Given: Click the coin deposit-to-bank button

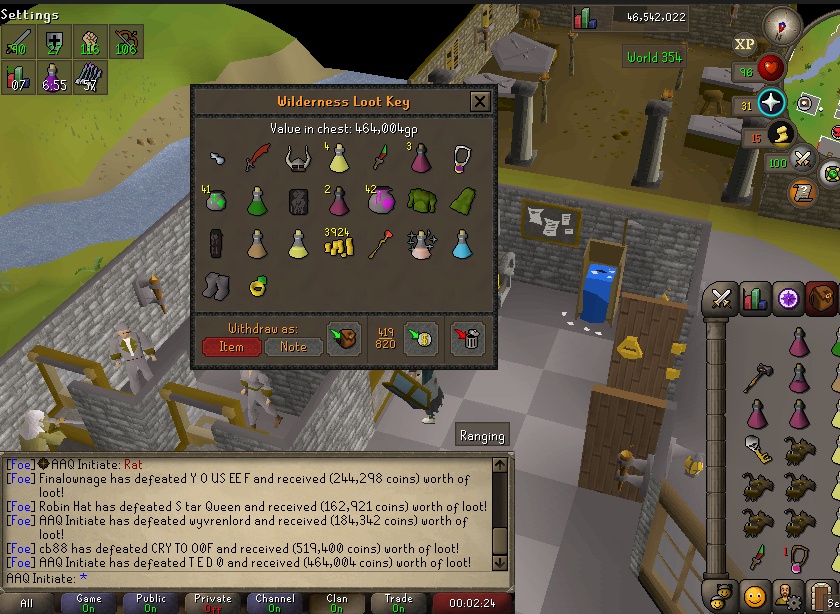Looking at the screenshot, I should point(421,339).
